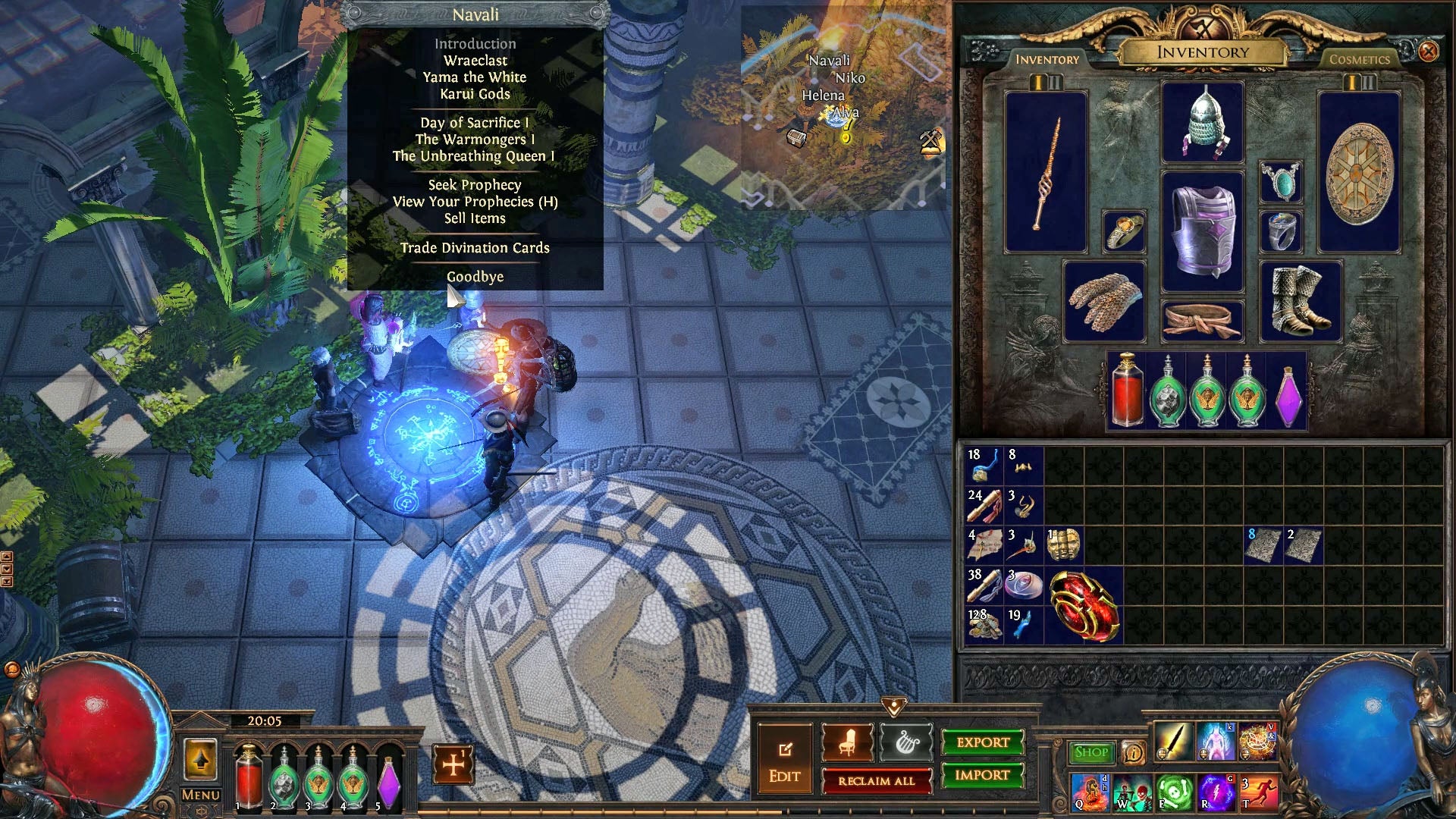Select the sword default attack skill icon
1456x819 pixels.
[x=1174, y=742]
